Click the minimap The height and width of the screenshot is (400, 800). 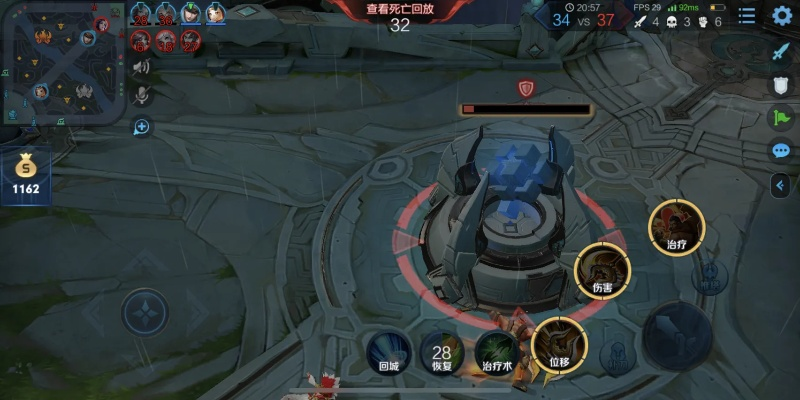click(x=62, y=66)
